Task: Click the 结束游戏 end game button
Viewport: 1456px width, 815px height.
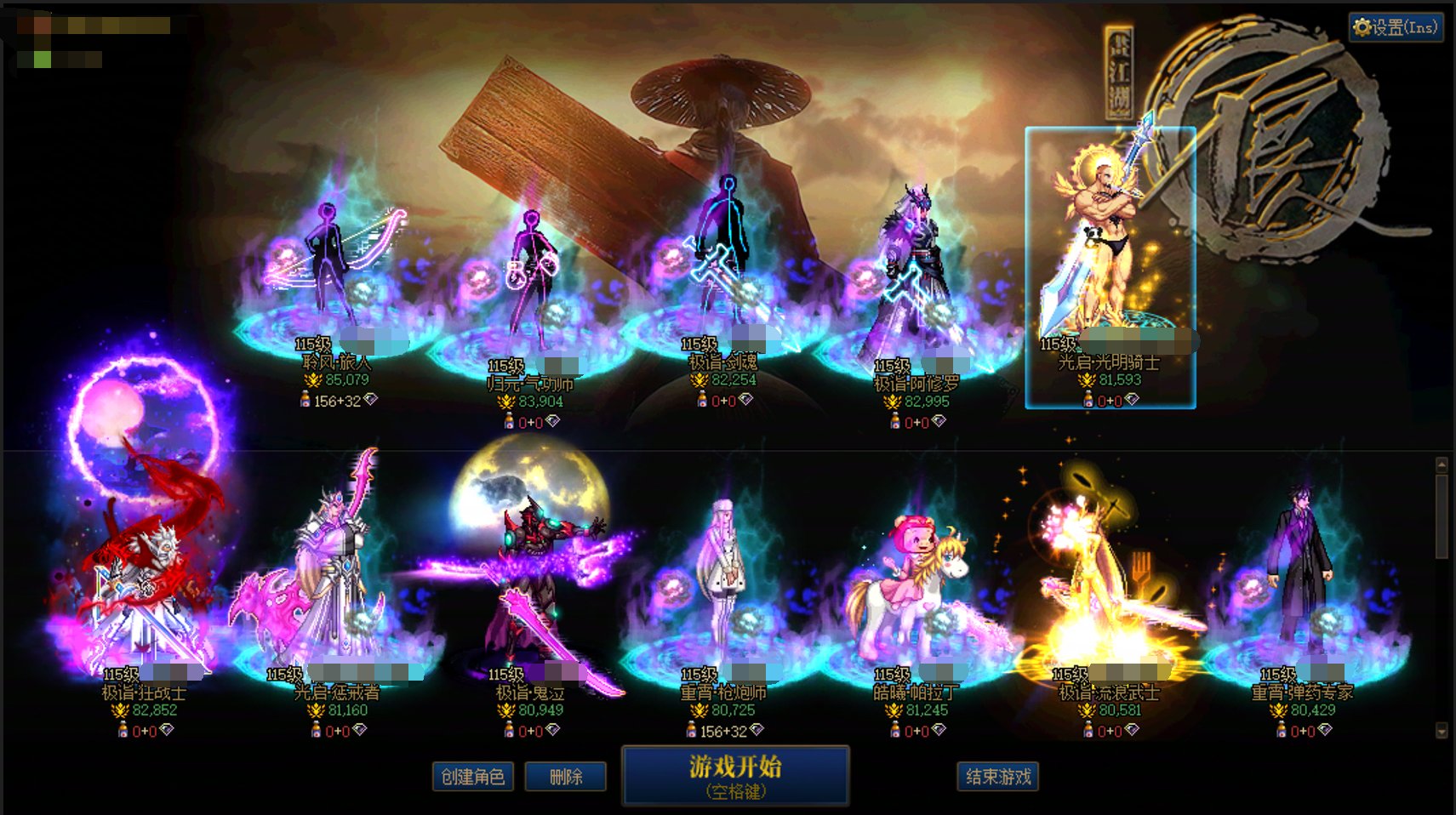Action: [997, 776]
